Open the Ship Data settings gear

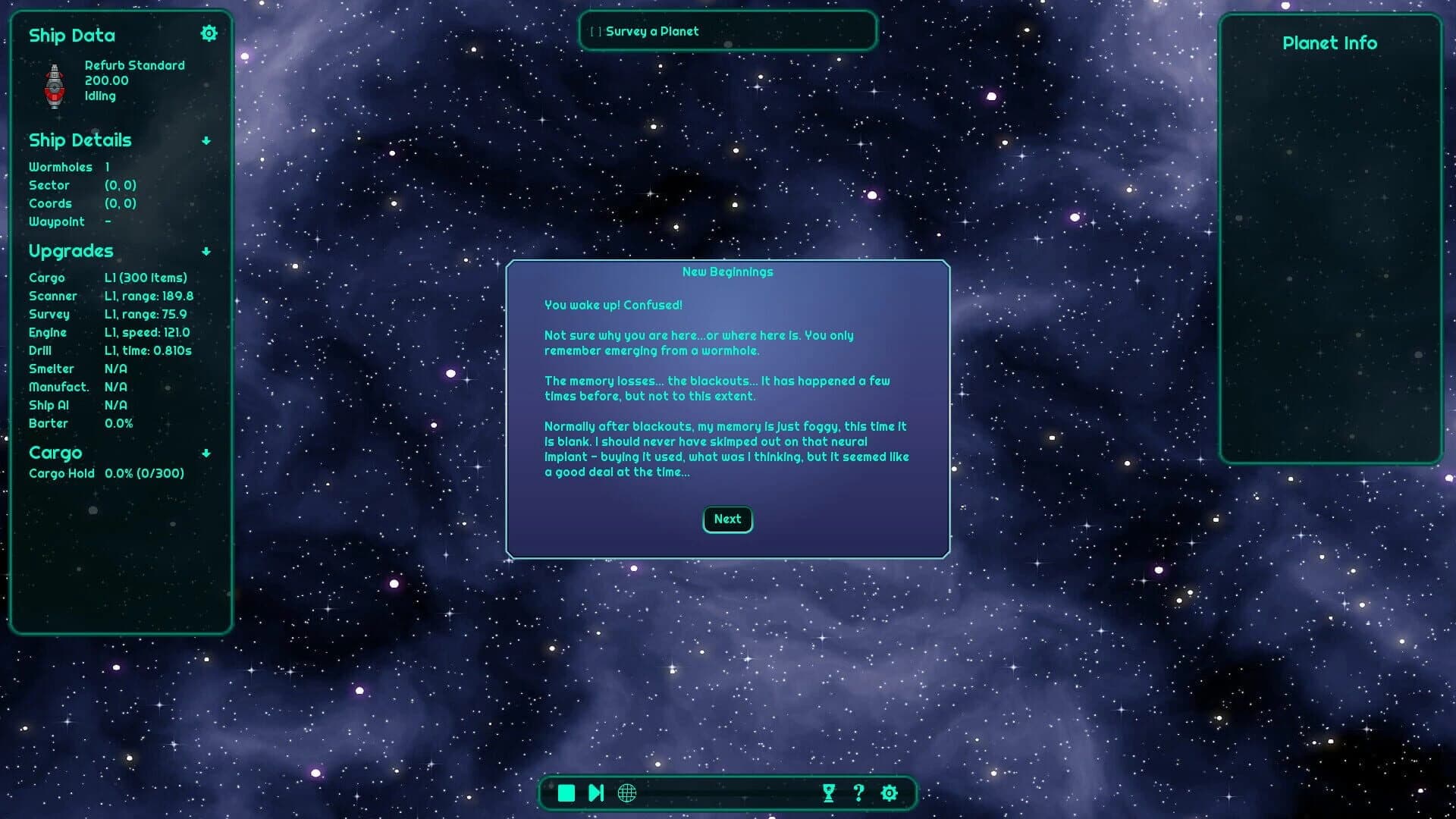click(209, 33)
